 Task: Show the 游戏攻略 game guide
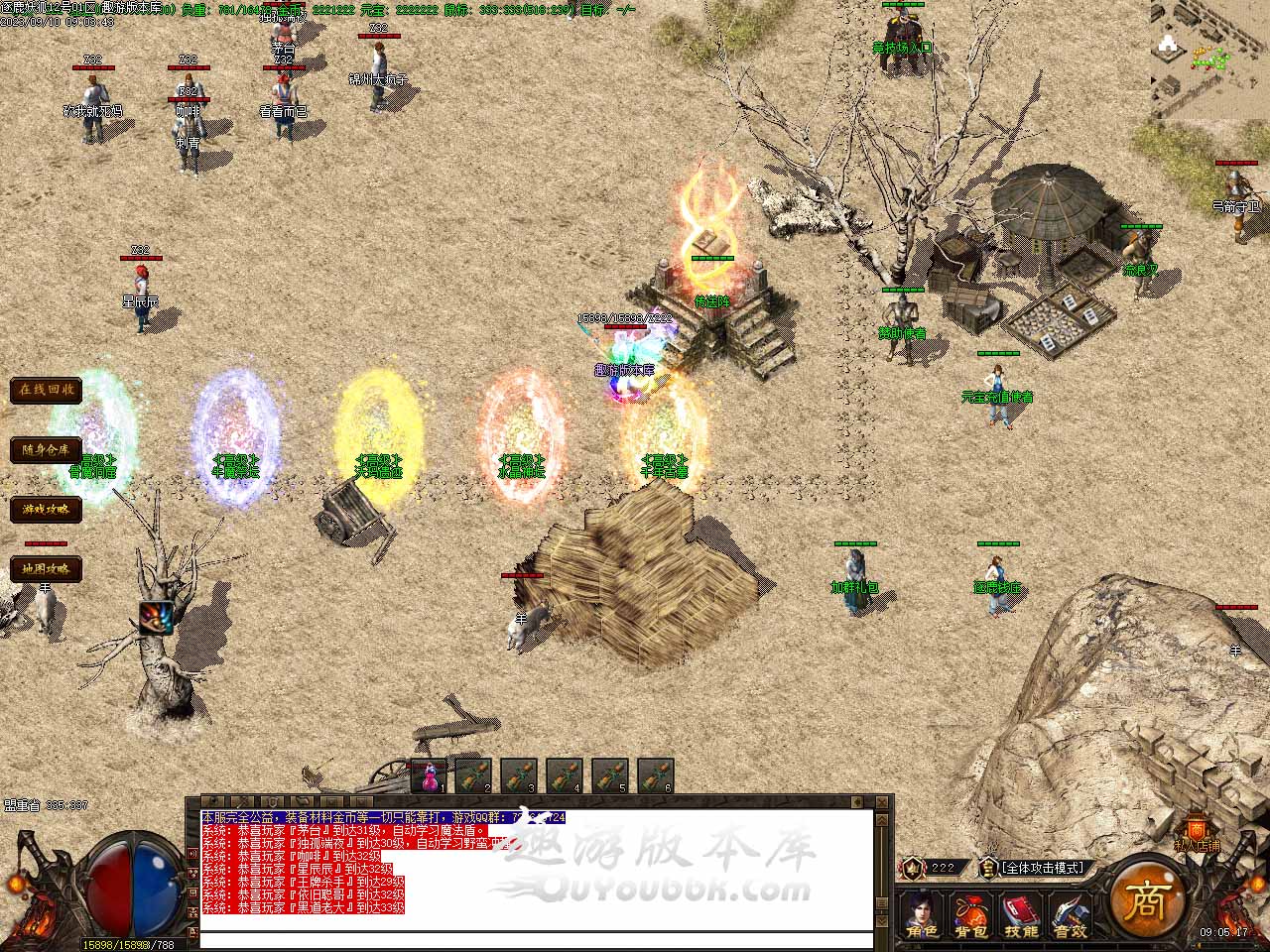(x=46, y=509)
